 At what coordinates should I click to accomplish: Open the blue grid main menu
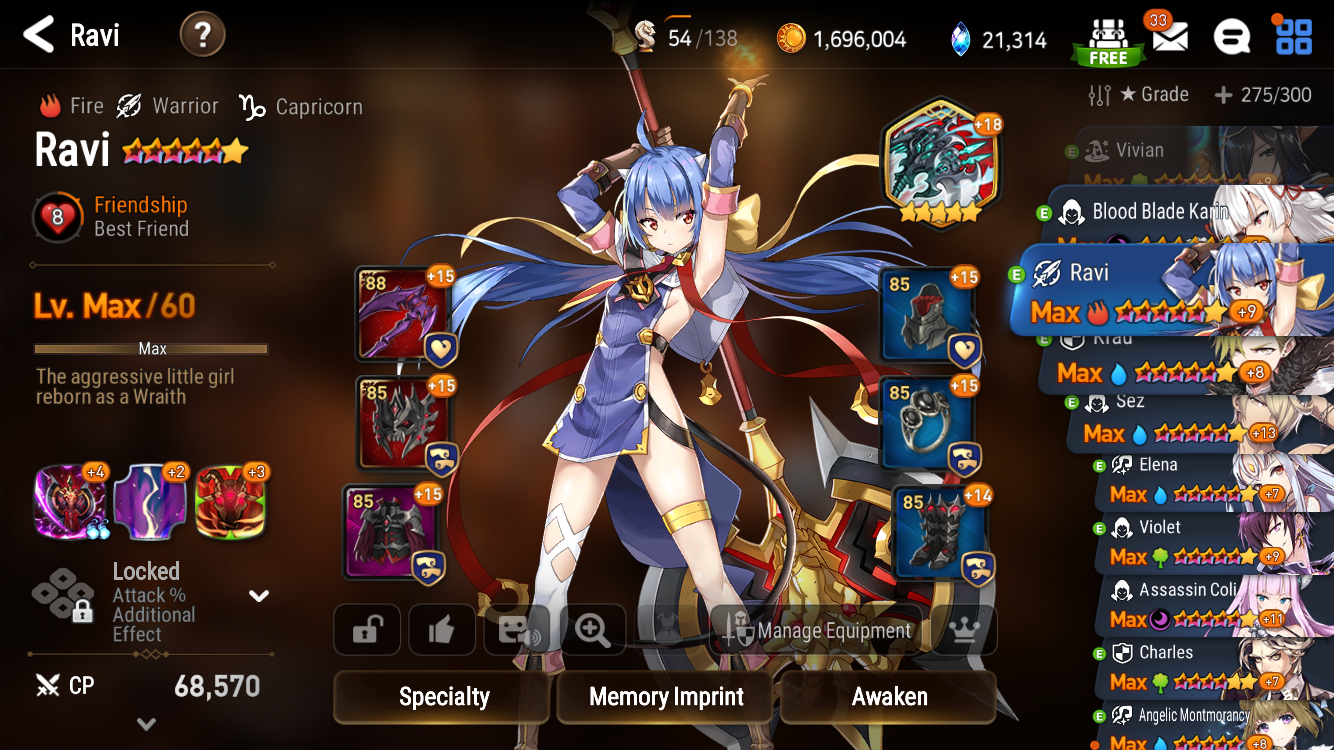tap(1294, 35)
